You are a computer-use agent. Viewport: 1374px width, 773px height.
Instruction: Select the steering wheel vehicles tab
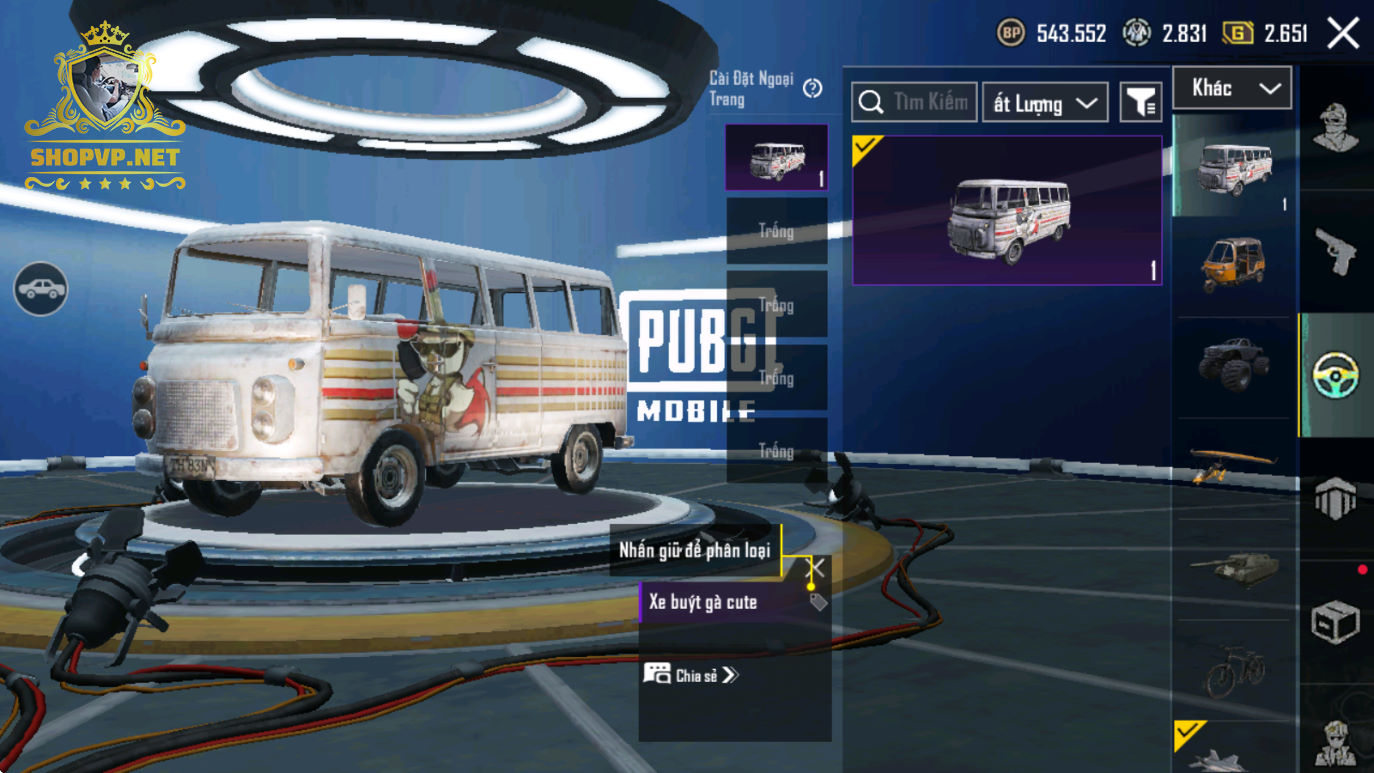[x=1336, y=376]
